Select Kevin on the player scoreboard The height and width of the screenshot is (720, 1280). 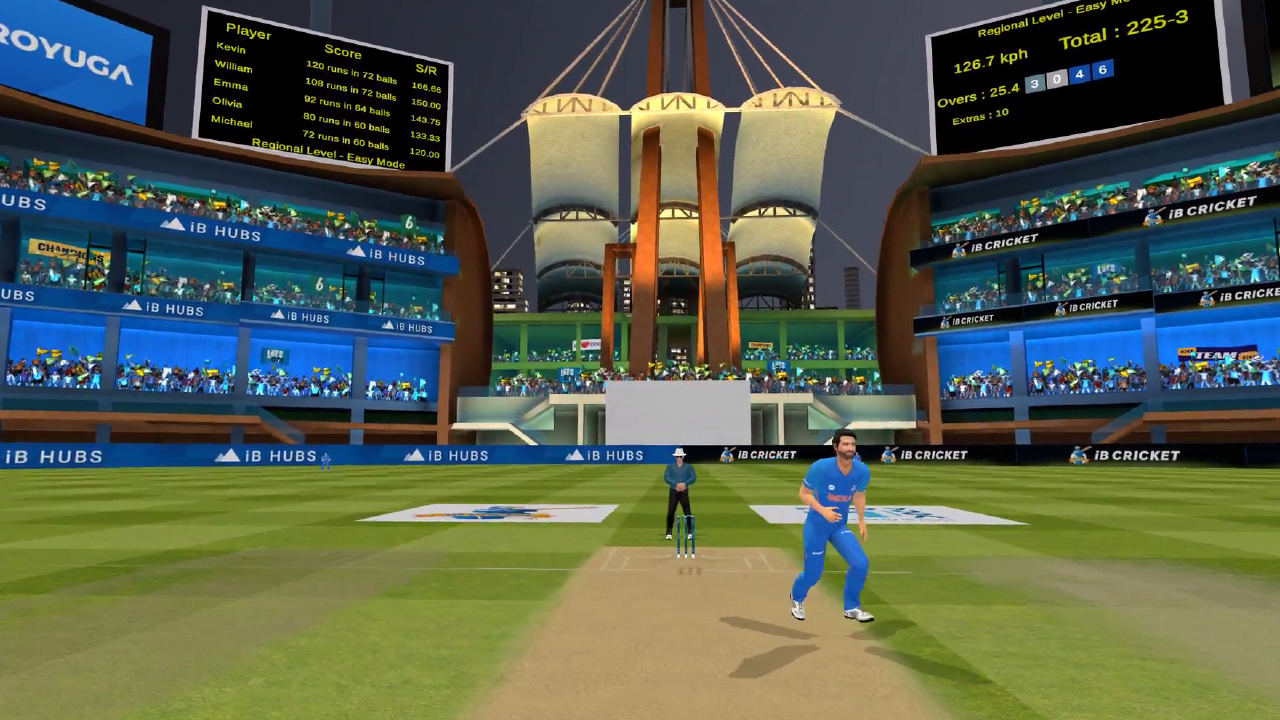click(231, 48)
